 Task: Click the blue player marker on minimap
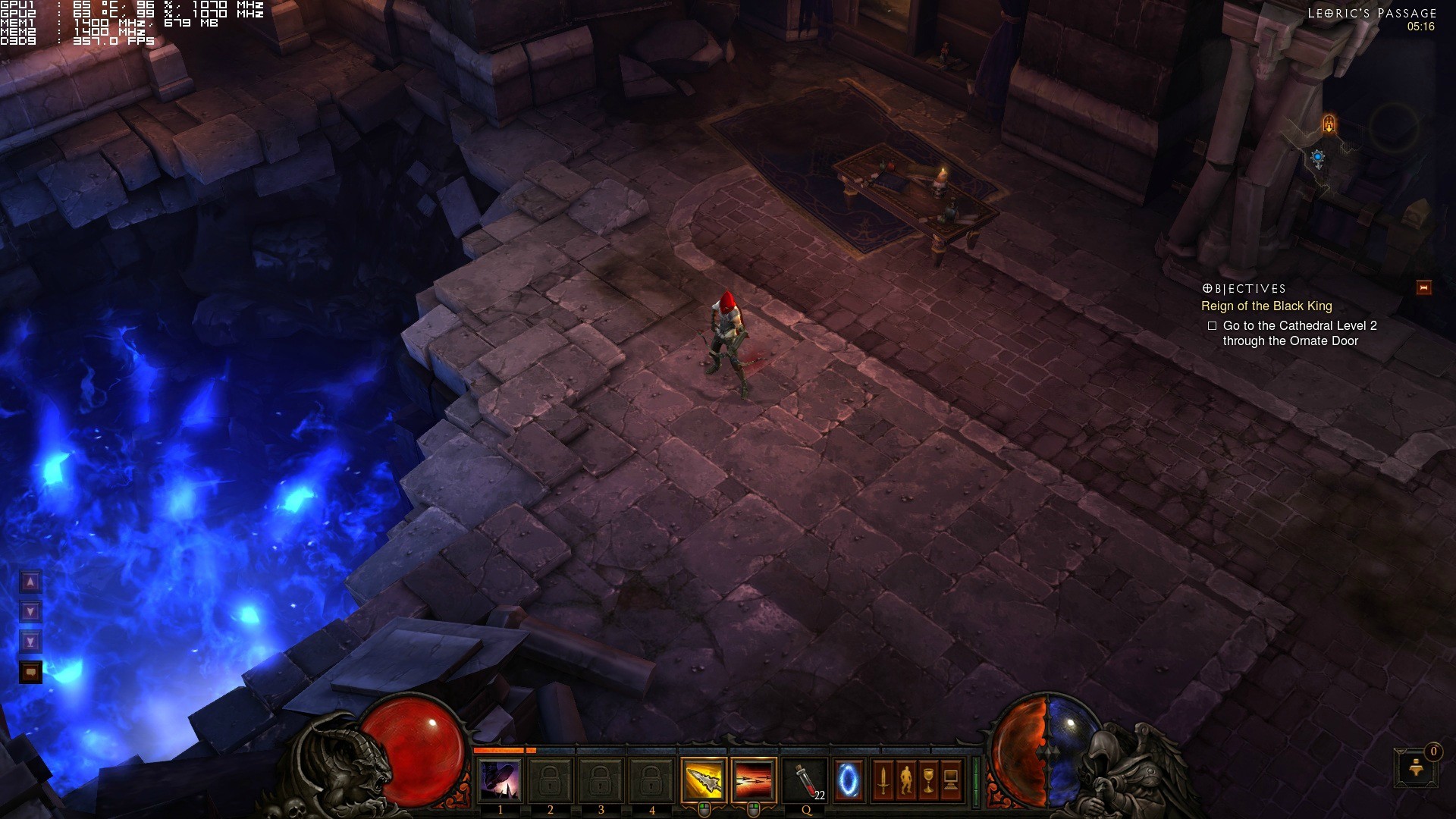[x=1318, y=158]
